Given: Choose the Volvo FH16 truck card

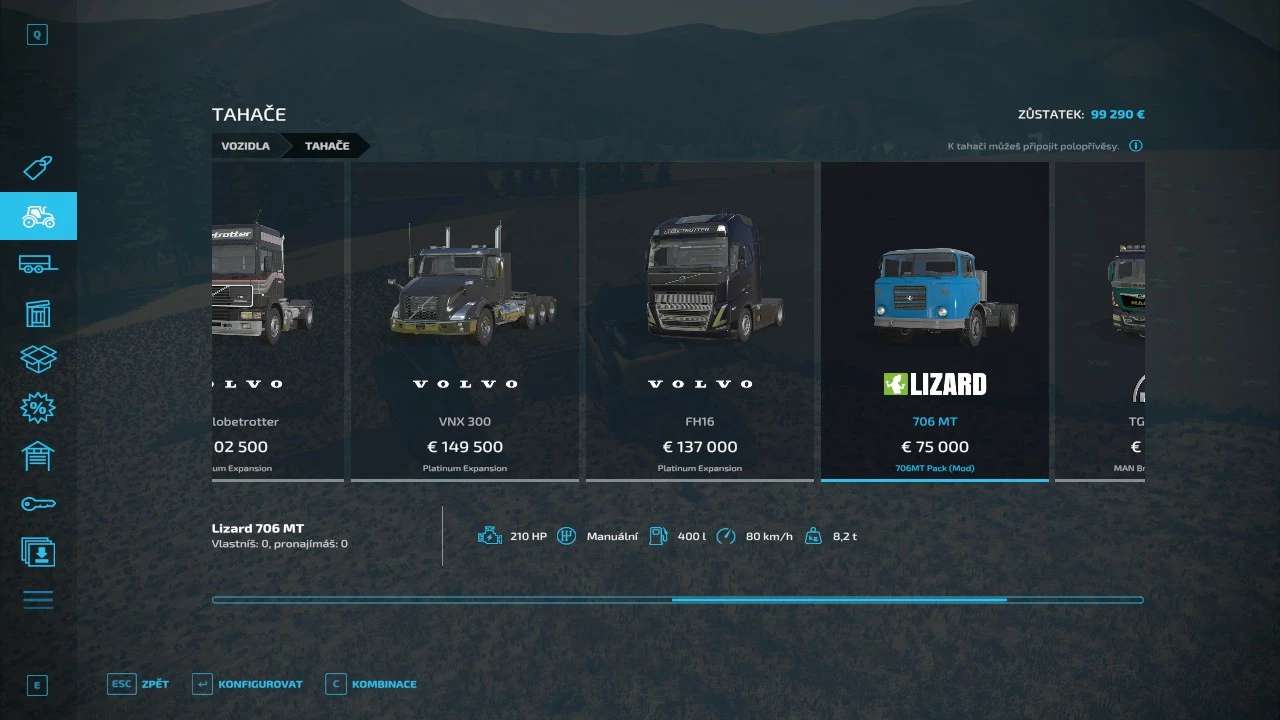Looking at the screenshot, I should pos(699,322).
